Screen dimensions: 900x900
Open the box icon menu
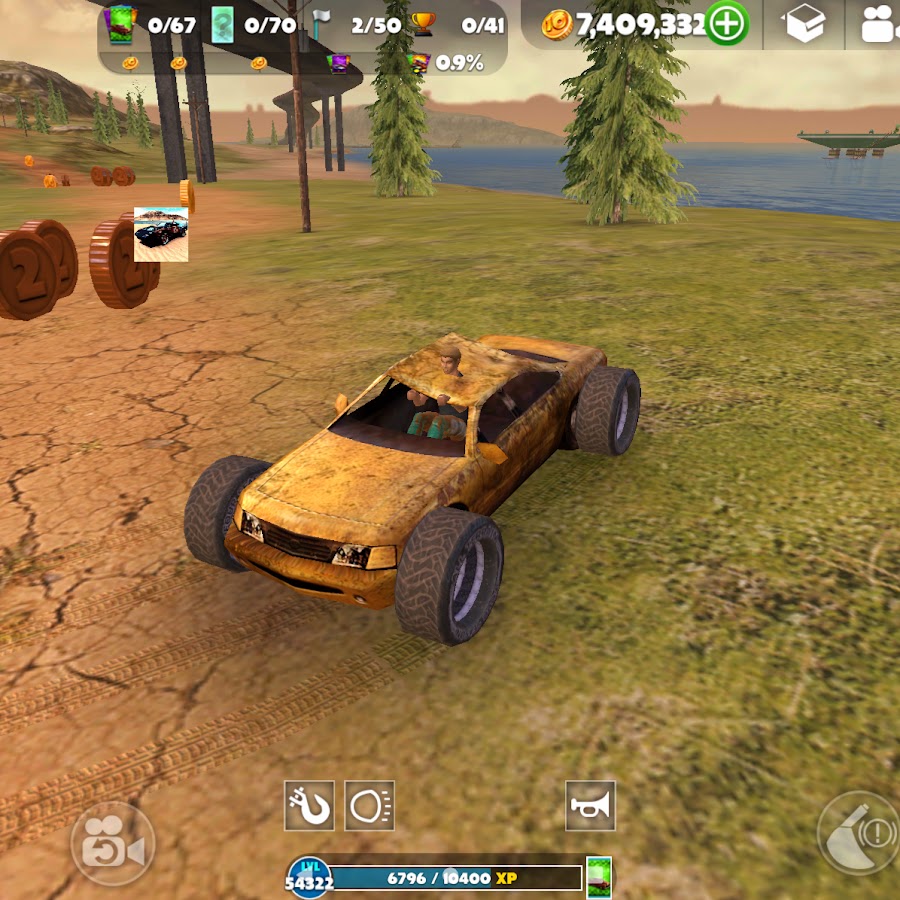[804, 25]
